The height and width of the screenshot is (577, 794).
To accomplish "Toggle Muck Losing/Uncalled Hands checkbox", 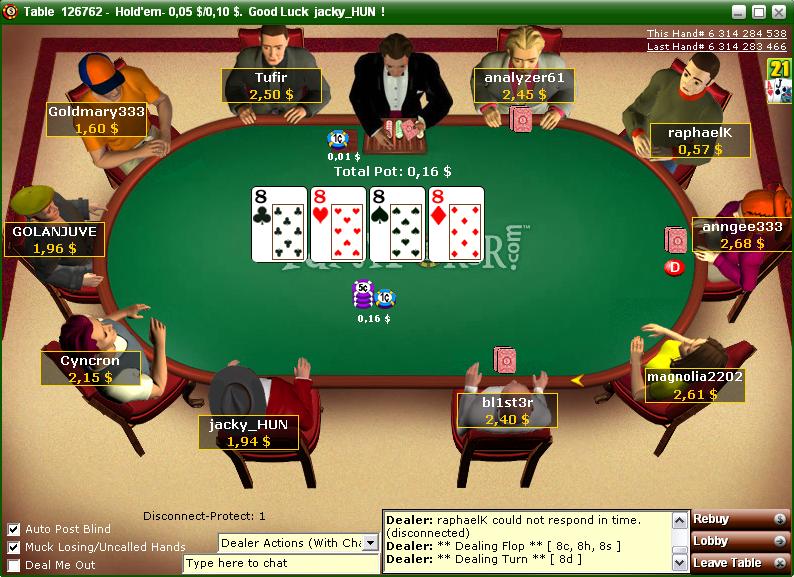I will pyautogui.click(x=14, y=547).
